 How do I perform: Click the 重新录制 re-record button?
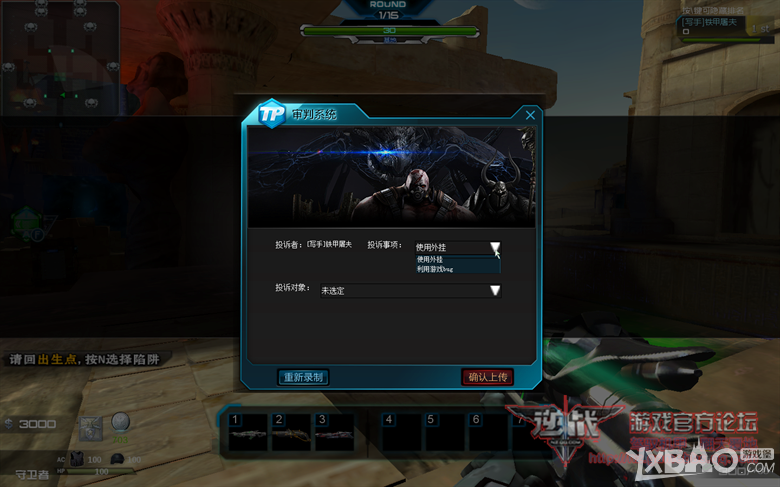click(x=302, y=377)
